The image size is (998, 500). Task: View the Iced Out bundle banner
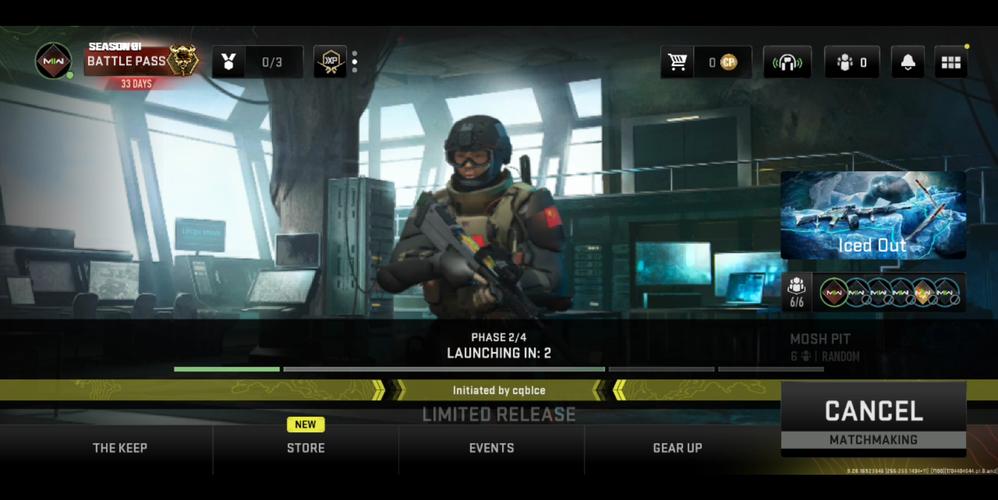click(x=873, y=215)
